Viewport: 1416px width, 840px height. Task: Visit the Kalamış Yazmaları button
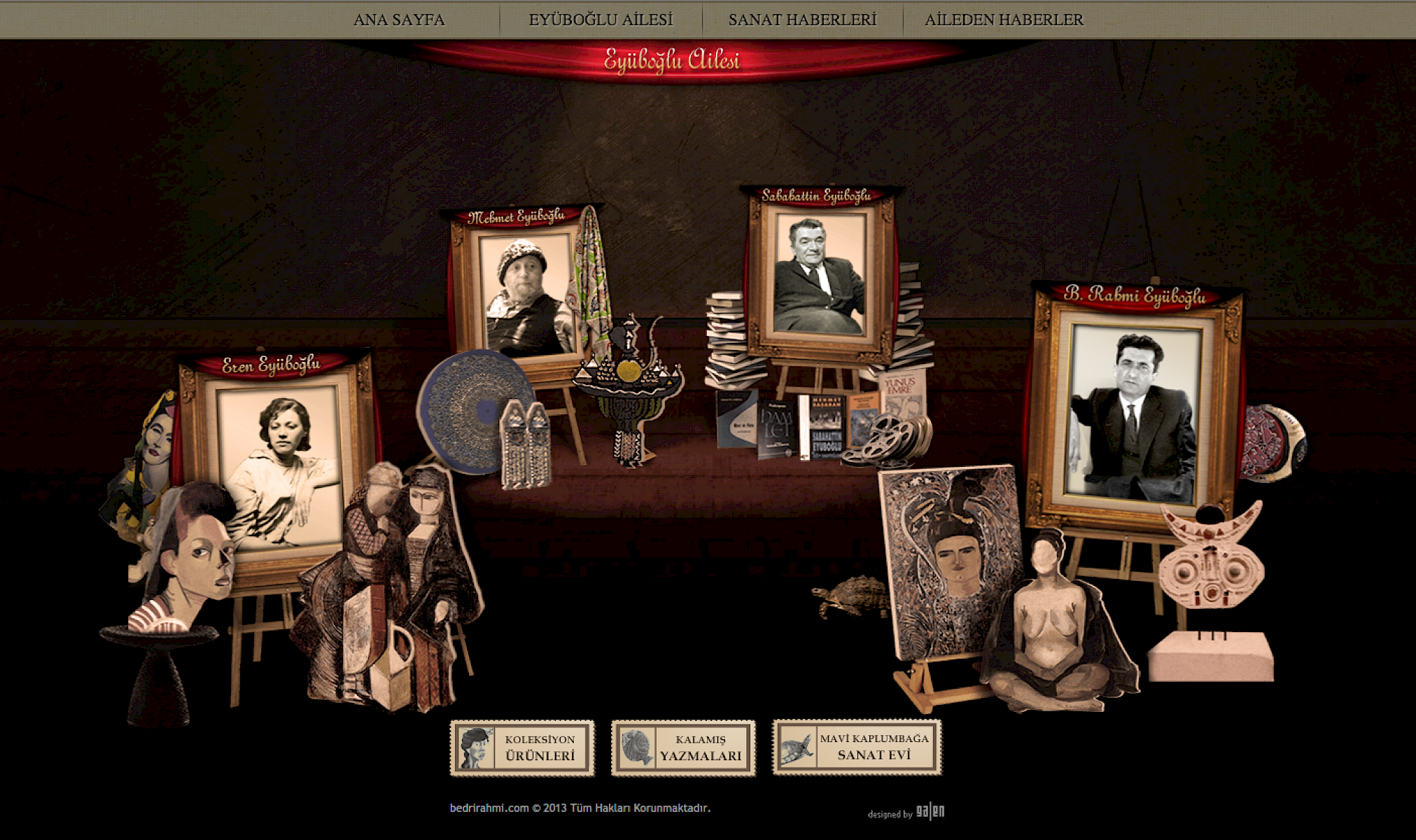pos(683,748)
